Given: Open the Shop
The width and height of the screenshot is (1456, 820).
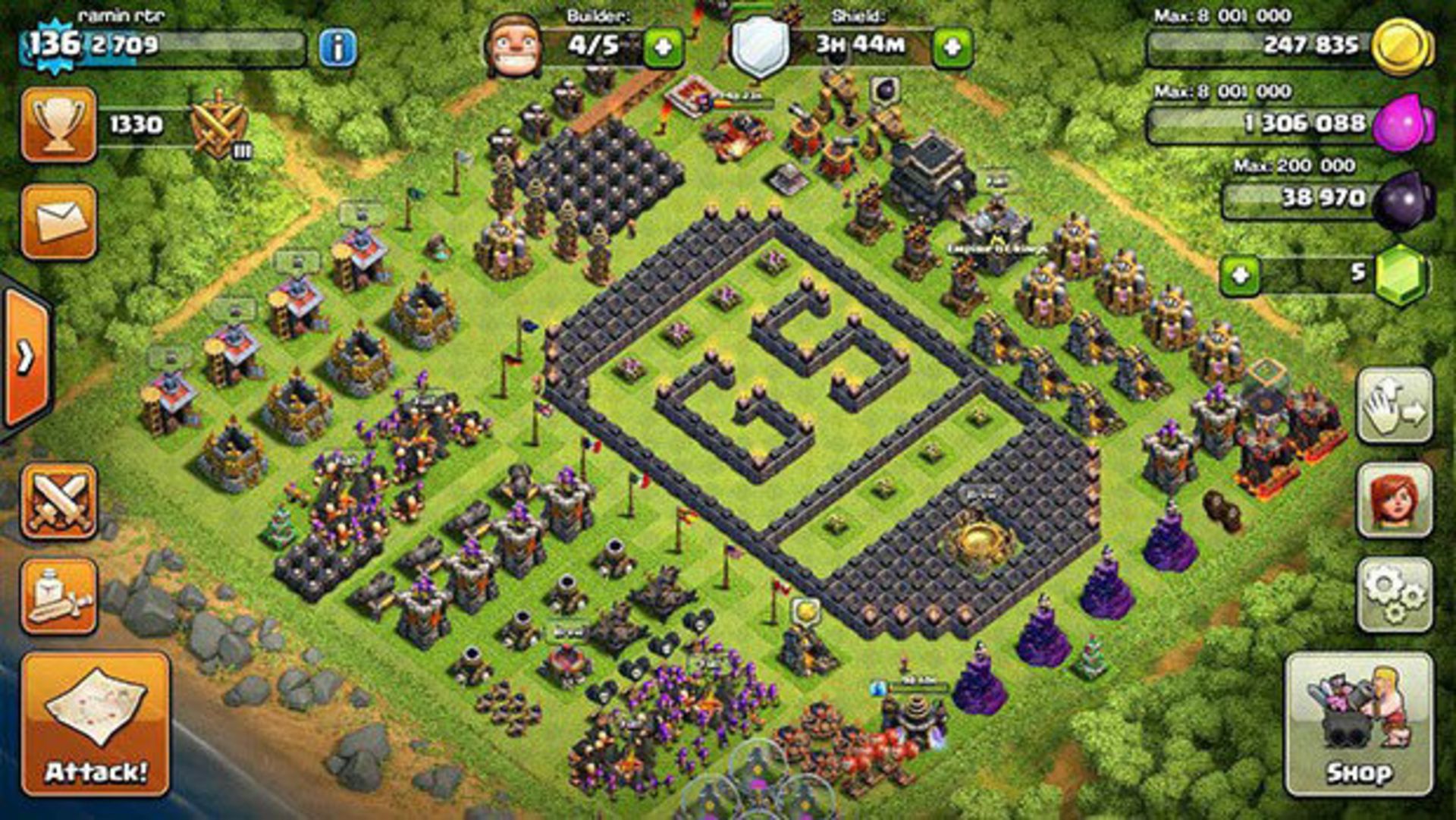Looking at the screenshot, I should (1358, 724).
